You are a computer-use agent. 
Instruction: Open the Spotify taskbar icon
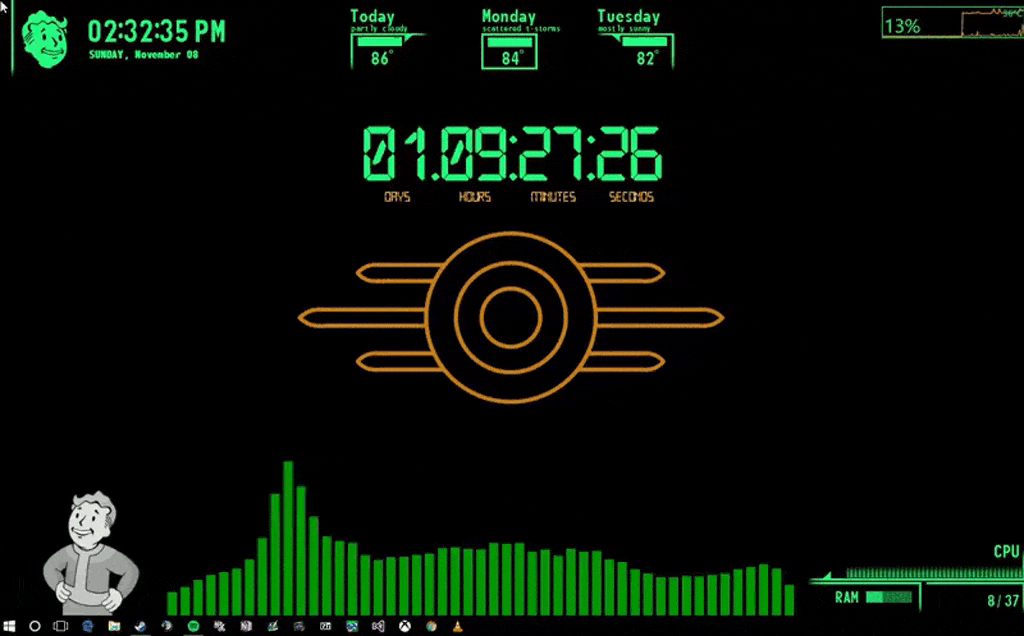[193, 626]
